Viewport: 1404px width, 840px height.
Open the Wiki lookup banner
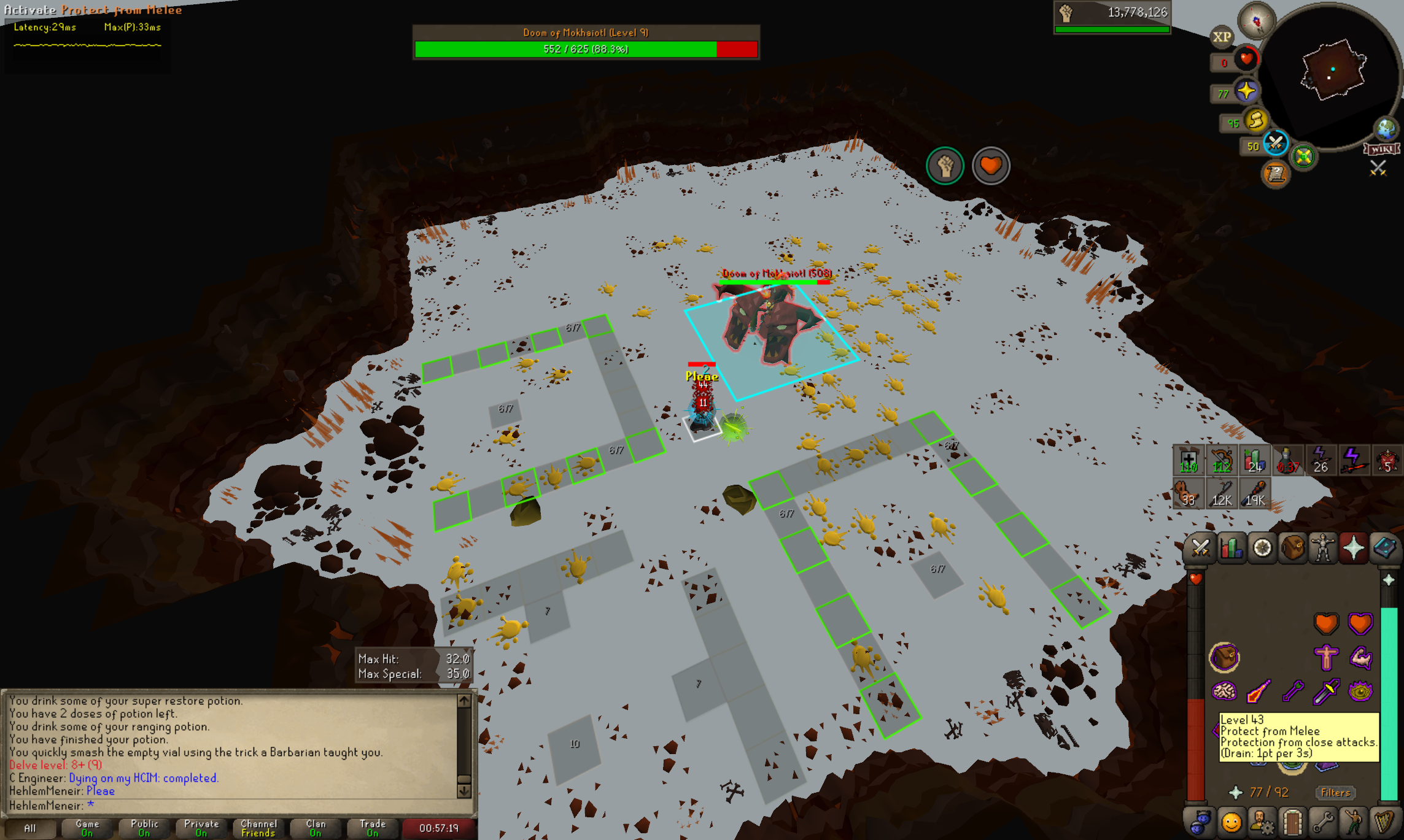tap(1381, 149)
